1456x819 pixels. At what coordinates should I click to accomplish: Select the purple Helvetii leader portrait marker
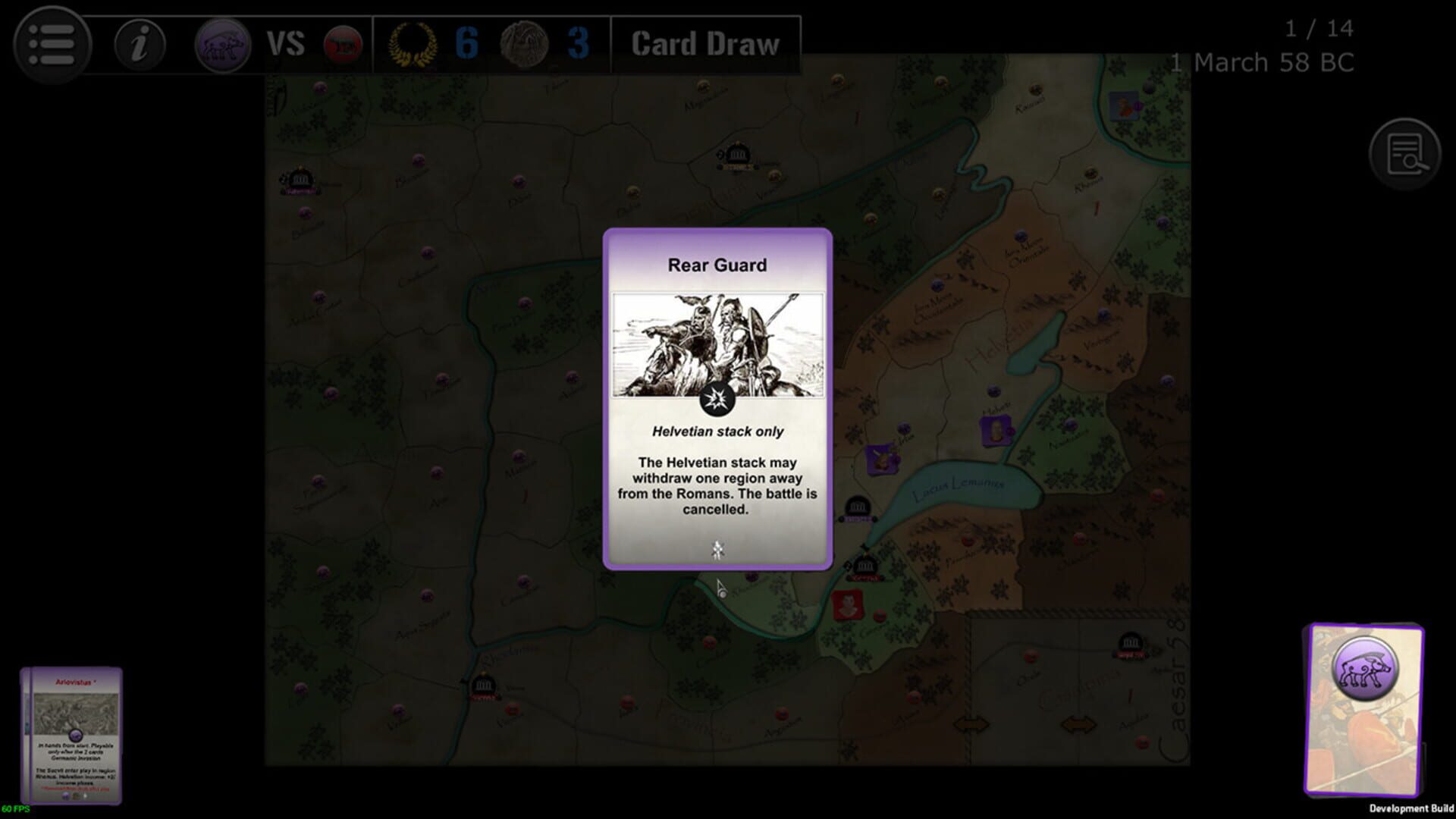[994, 431]
